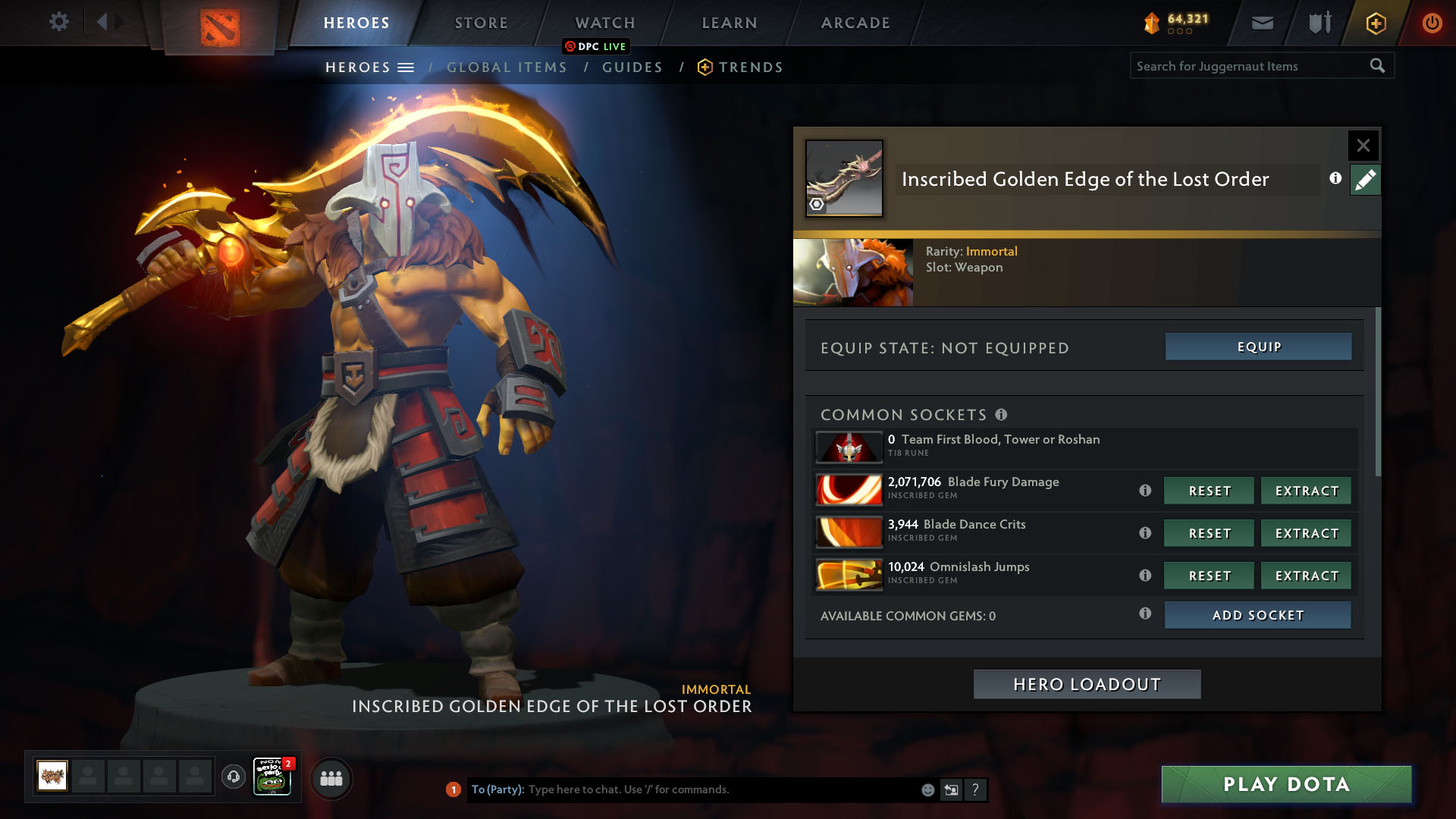Click the Juggernaut items search field

[x=1250, y=66]
